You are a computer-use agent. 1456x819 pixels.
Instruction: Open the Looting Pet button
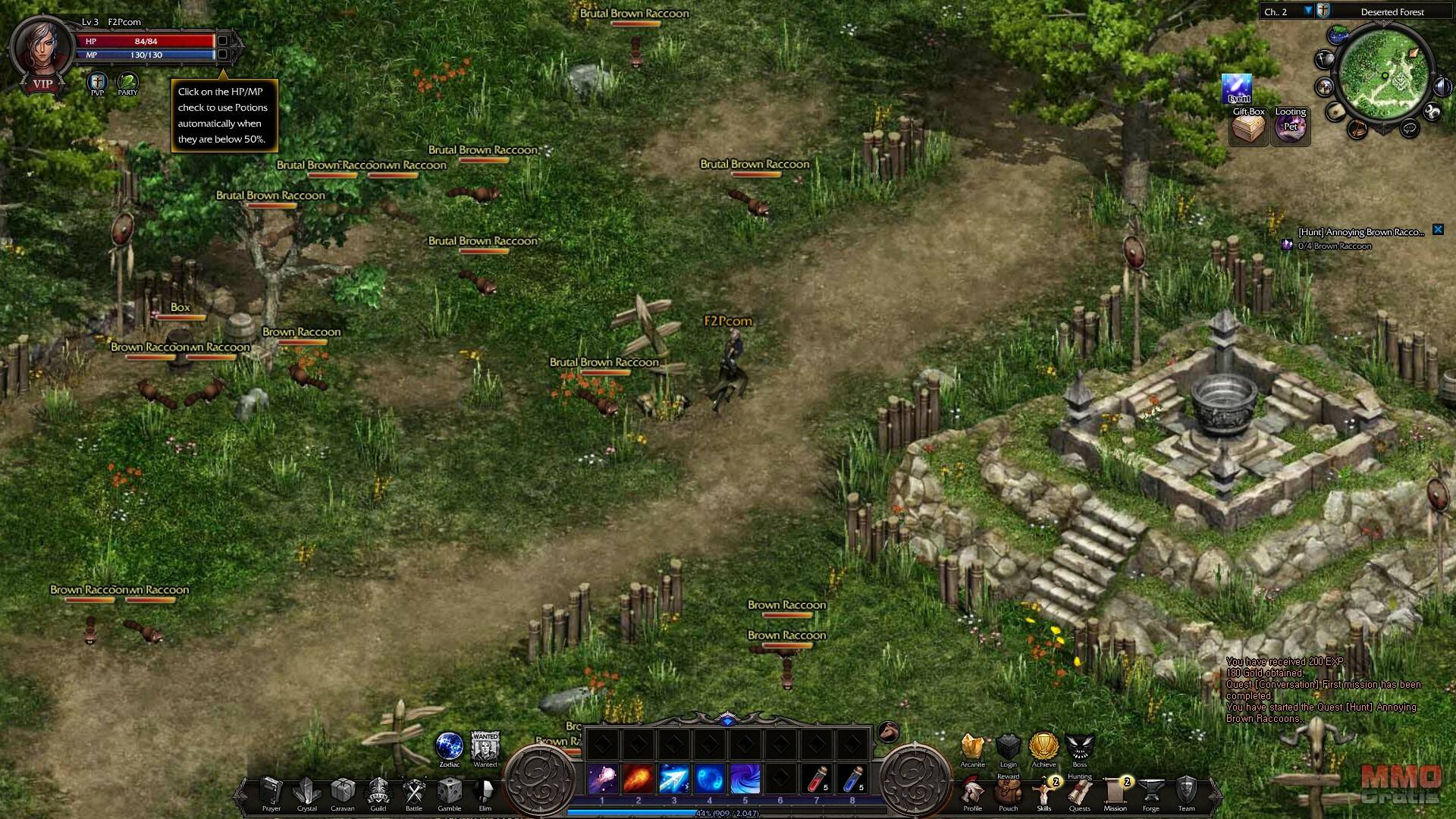(1290, 126)
